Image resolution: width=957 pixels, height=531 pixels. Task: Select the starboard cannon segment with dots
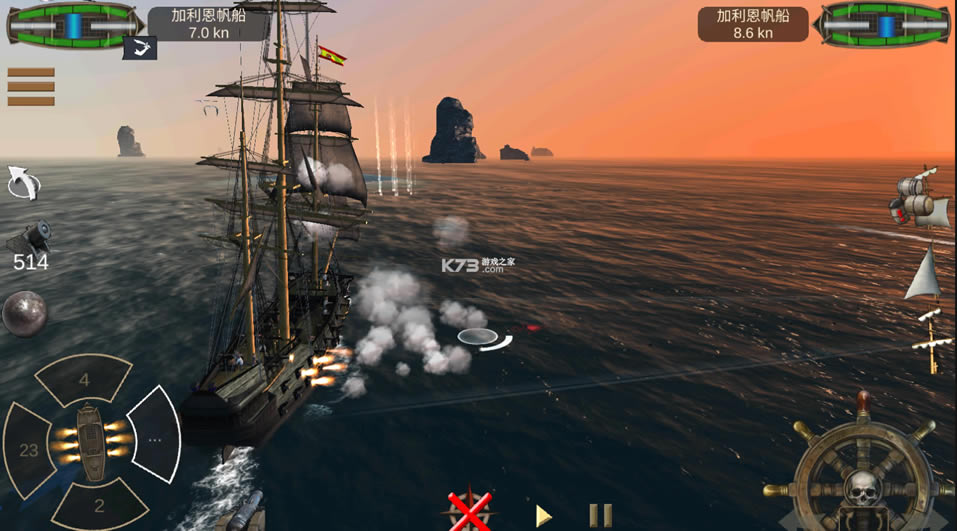(x=156, y=437)
